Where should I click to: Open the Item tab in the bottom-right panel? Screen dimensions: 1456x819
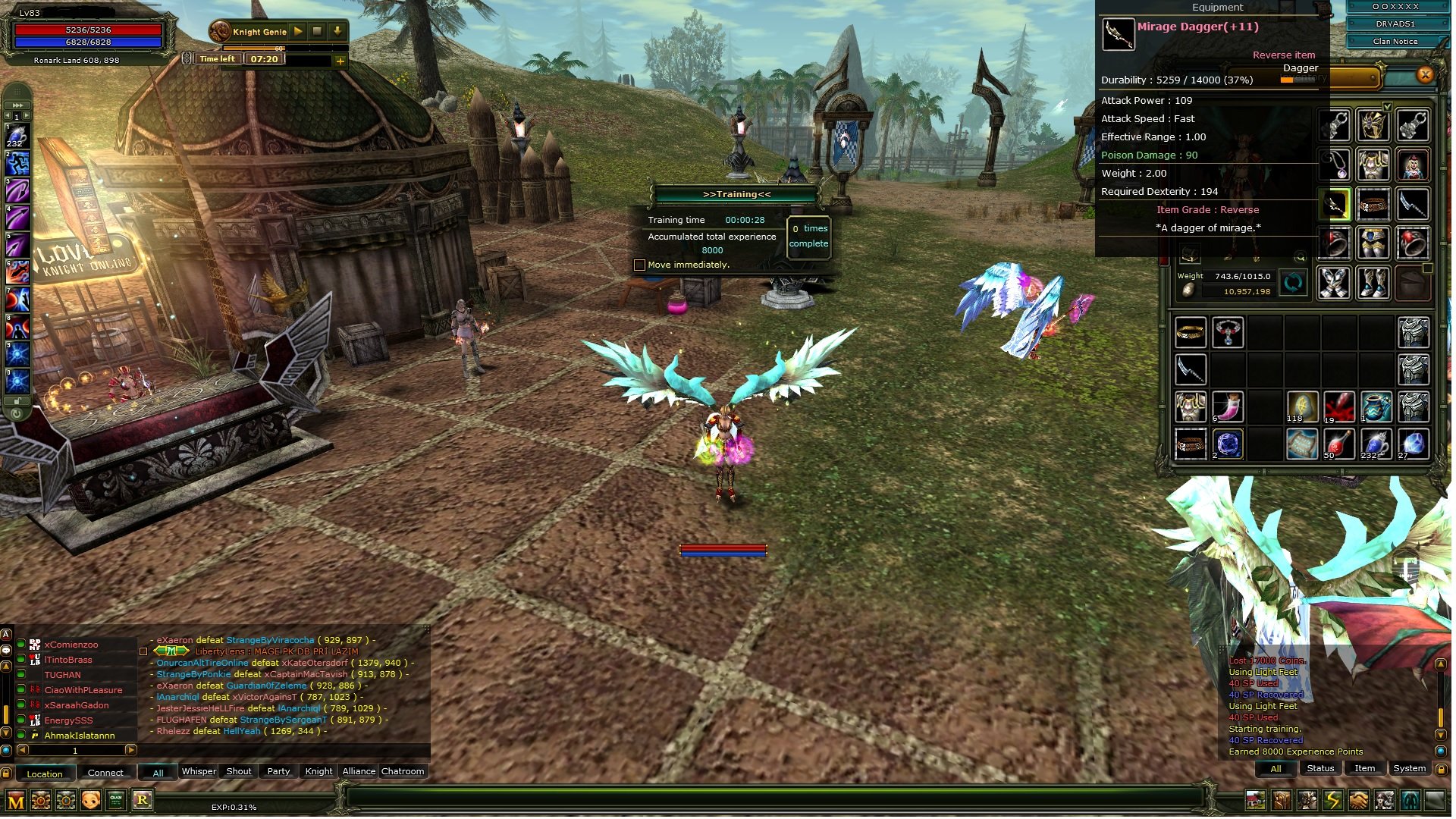point(1364,768)
